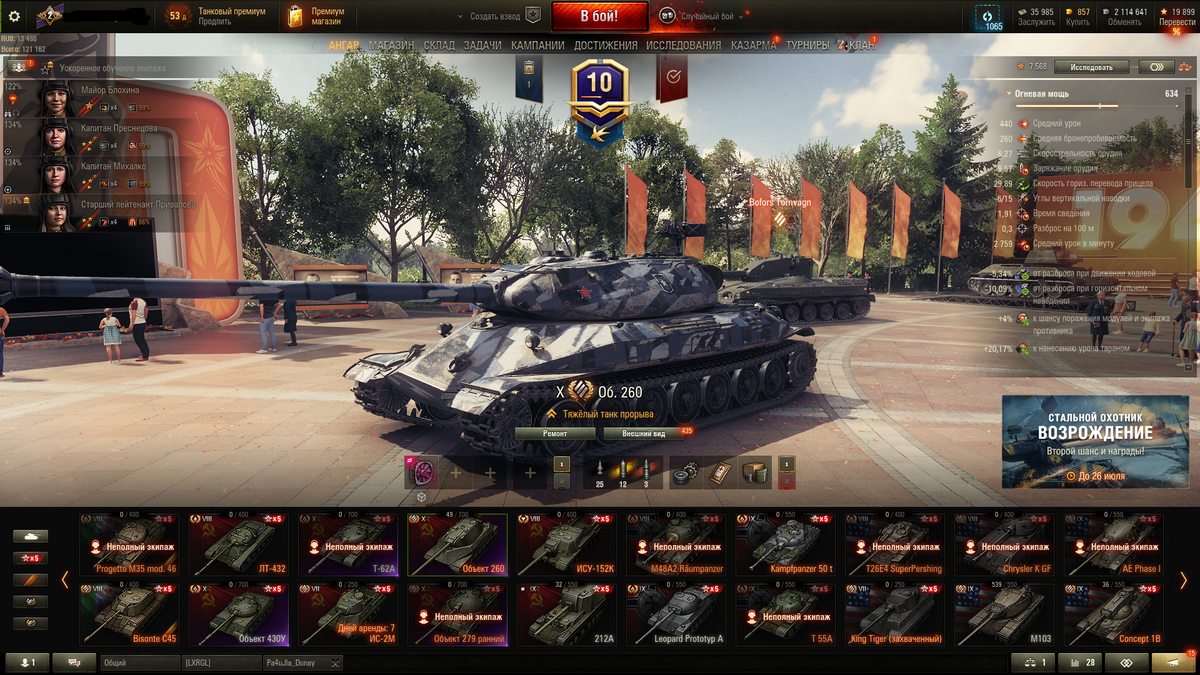Select the M103 tank card
The height and width of the screenshot is (675, 1200).
click(x=1004, y=616)
